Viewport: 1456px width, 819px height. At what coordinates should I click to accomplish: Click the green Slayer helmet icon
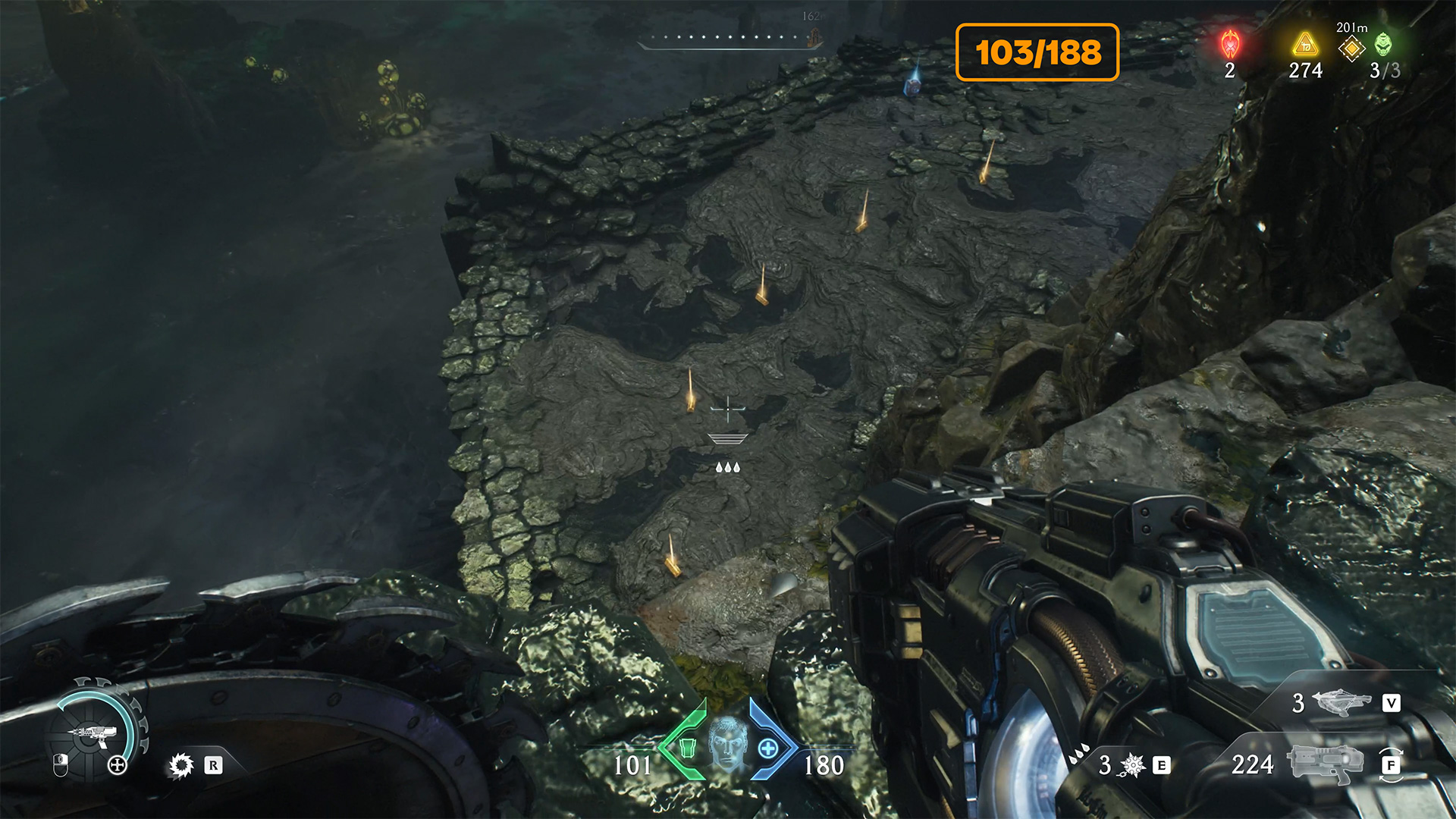pos(1384,44)
